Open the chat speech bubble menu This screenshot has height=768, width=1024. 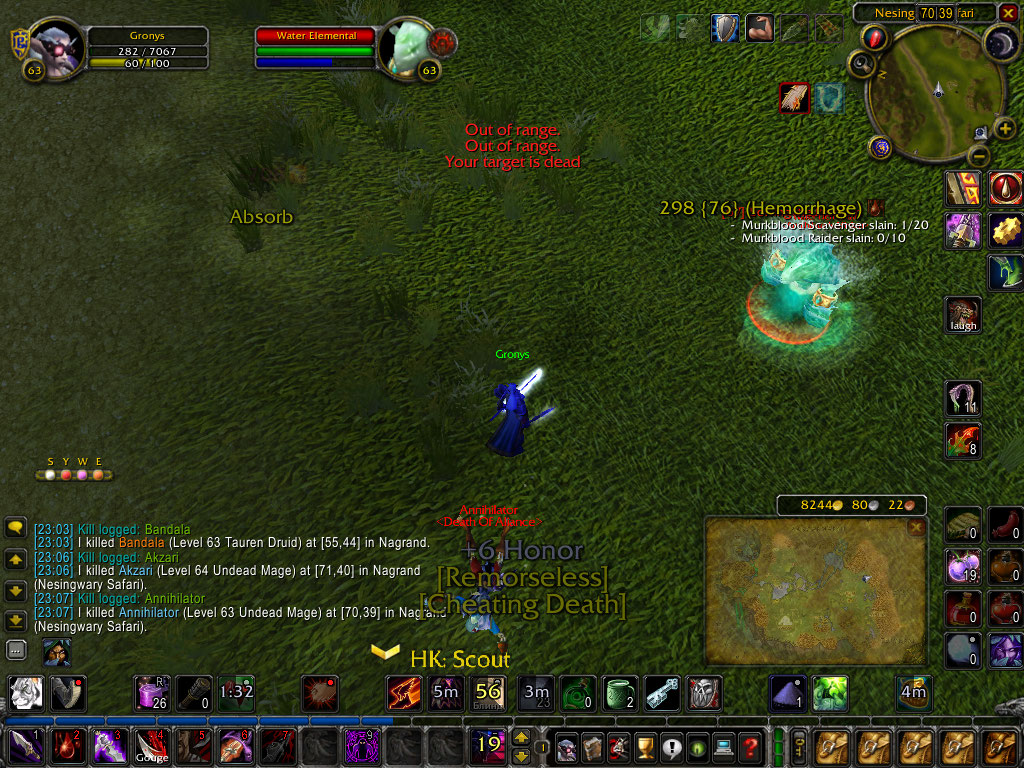click(16, 527)
